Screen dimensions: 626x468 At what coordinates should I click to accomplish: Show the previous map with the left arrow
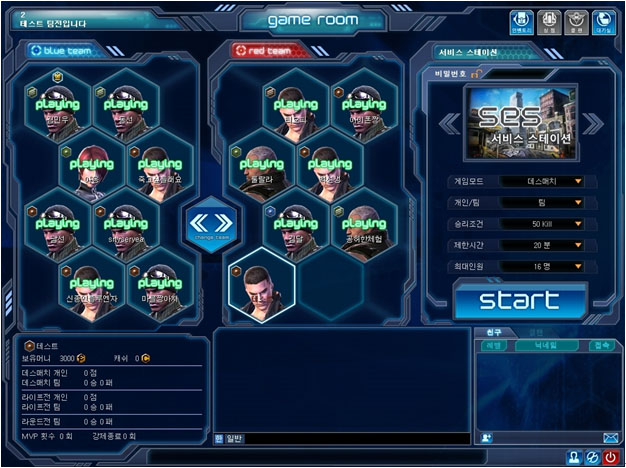tap(450, 123)
